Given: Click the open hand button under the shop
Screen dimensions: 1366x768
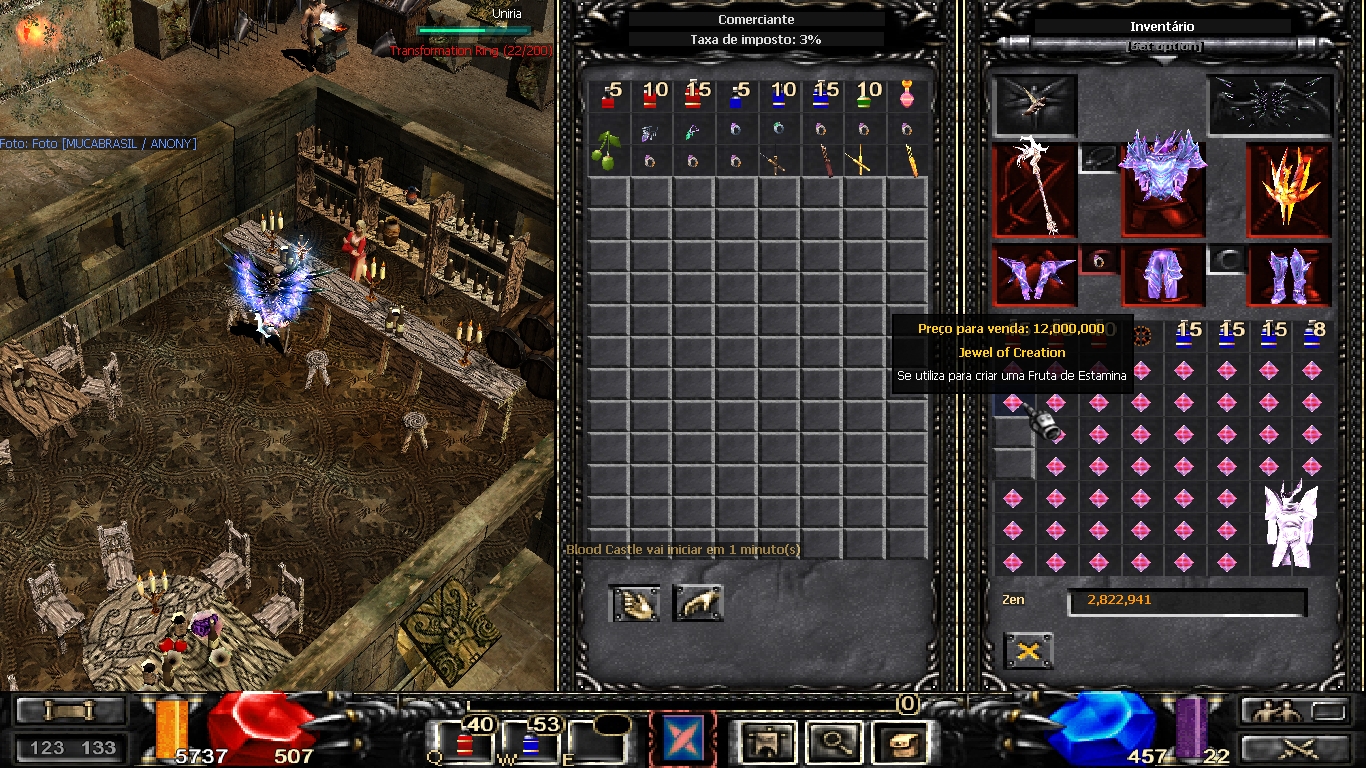Looking at the screenshot, I should [x=635, y=602].
